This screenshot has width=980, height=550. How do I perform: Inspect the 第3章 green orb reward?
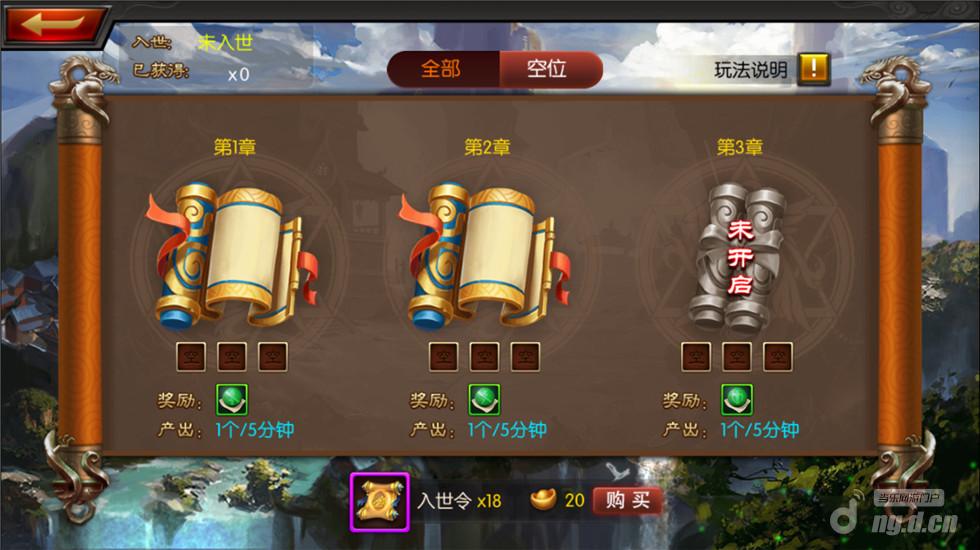738,400
